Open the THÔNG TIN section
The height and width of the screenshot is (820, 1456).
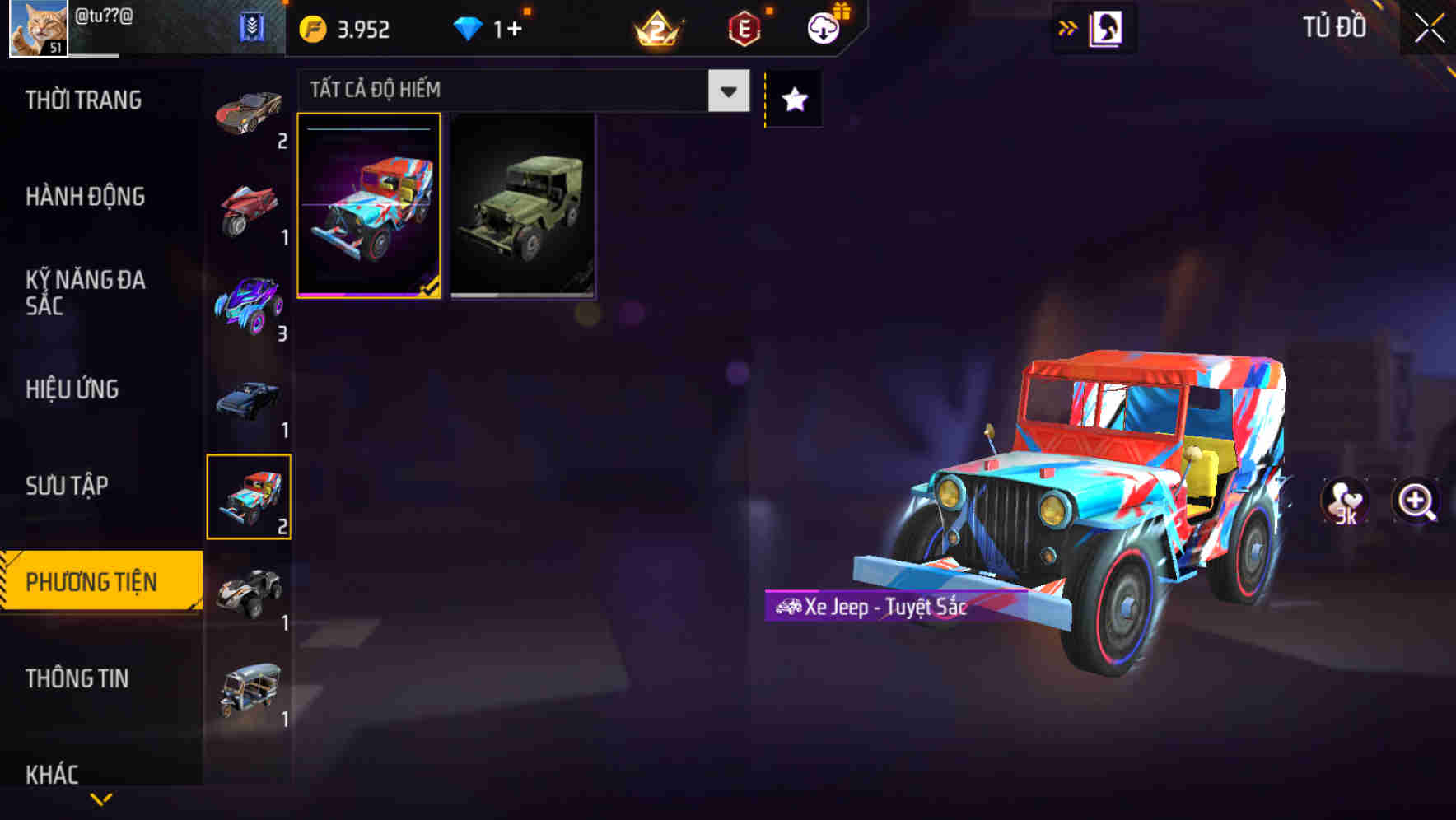[77, 678]
